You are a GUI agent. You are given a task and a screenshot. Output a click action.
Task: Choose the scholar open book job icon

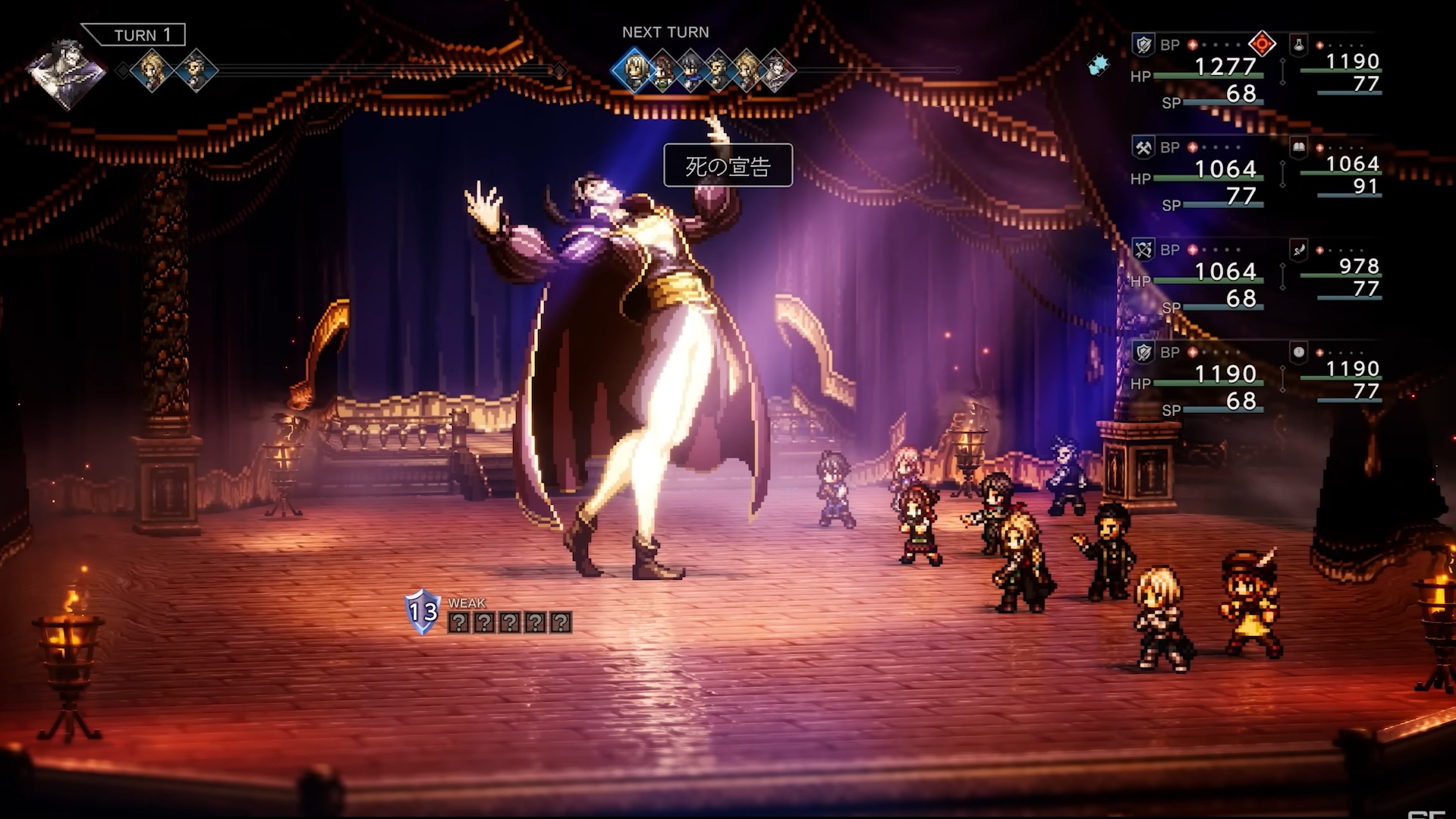click(x=1298, y=147)
